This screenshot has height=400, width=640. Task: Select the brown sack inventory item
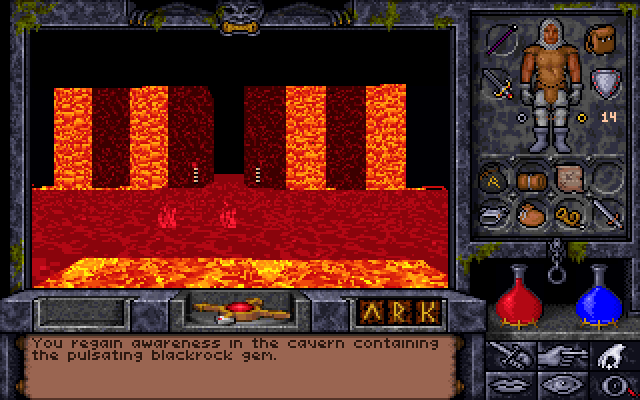coord(531,212)
